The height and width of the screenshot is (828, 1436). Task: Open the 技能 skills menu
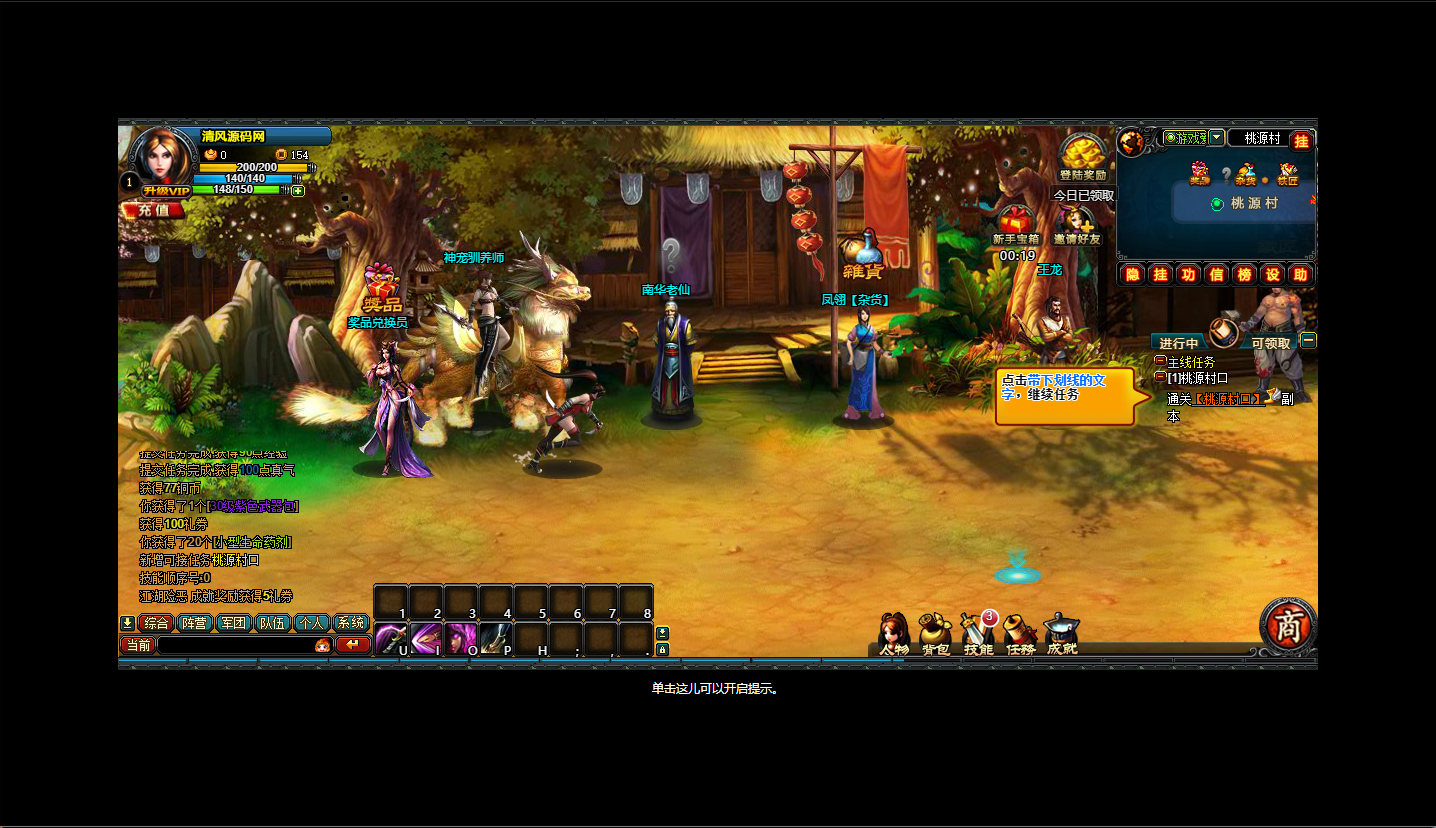978,634
